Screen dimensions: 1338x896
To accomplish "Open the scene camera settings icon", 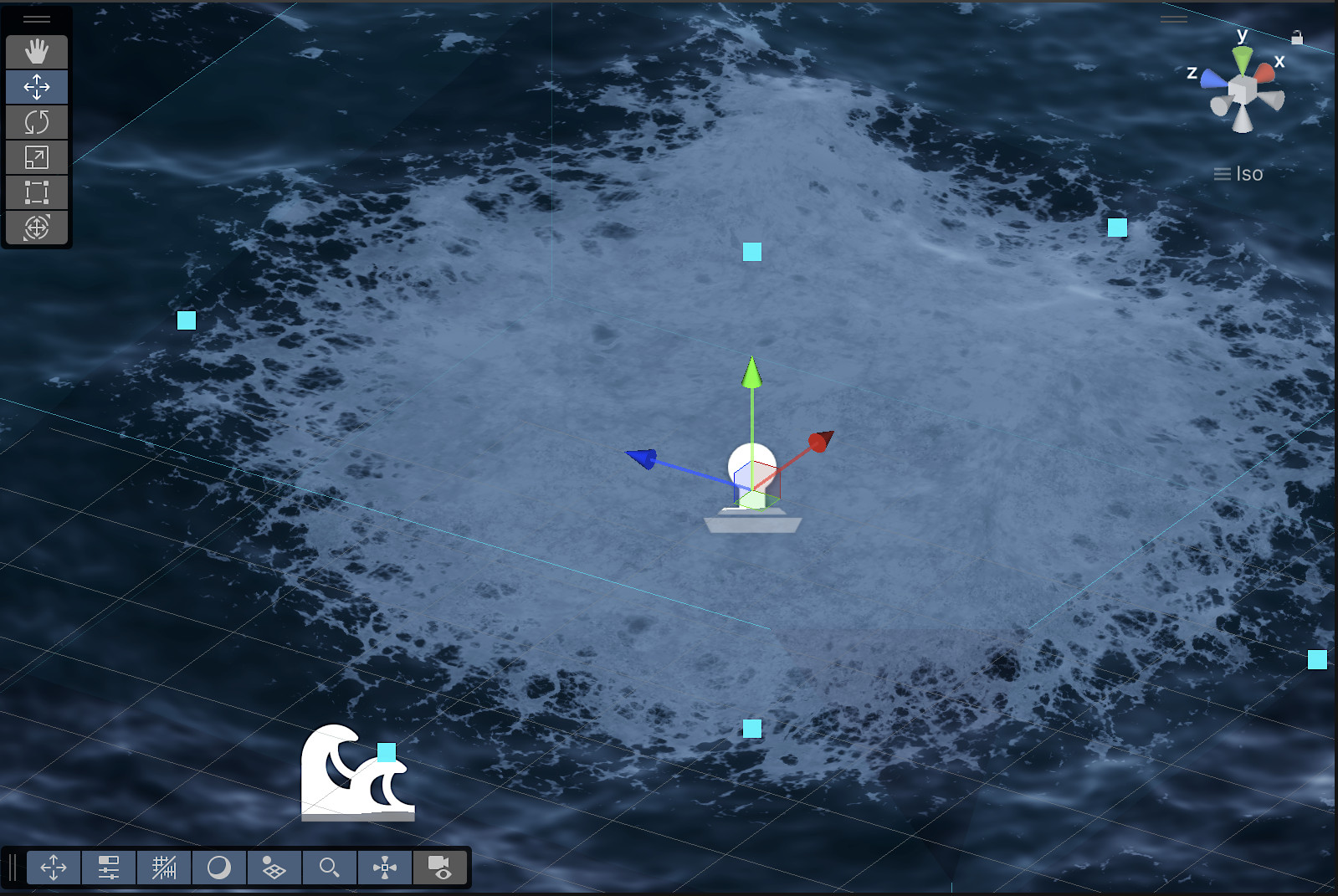I will point(441,868).
